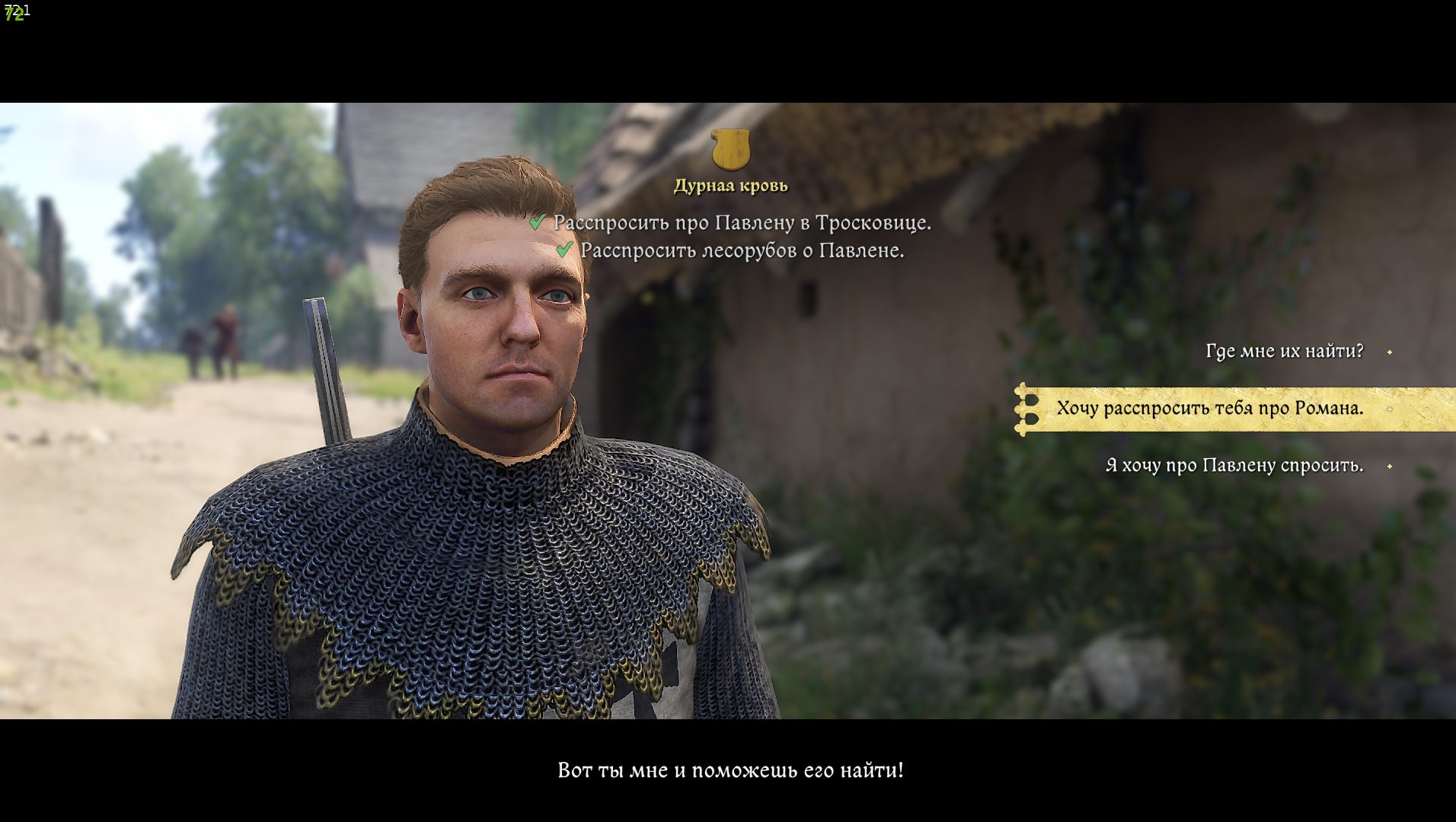Choose the reply "Где мне их найти?"
The height and width of the screenshot is (822, 1456).
[x=1284, y=352]
